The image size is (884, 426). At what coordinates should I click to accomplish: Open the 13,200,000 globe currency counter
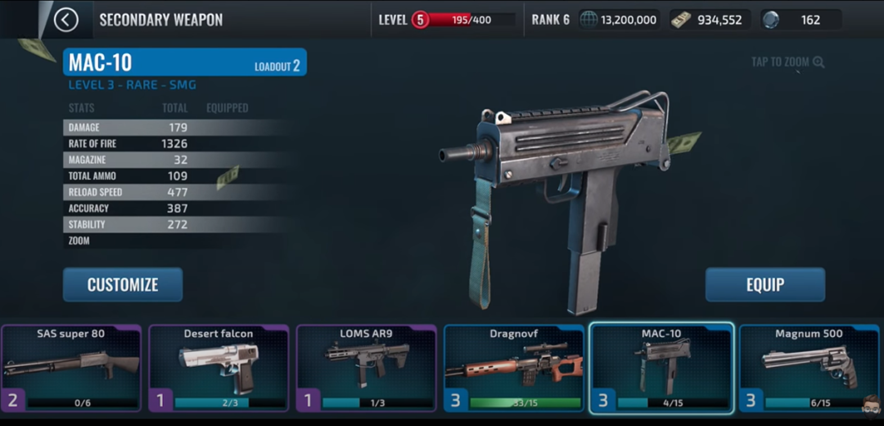click(619, 20)
